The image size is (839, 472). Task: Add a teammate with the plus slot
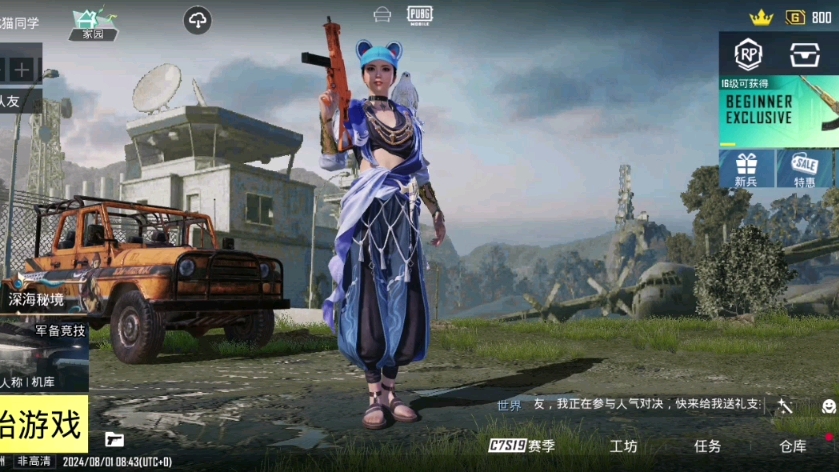tap(22, 70)
